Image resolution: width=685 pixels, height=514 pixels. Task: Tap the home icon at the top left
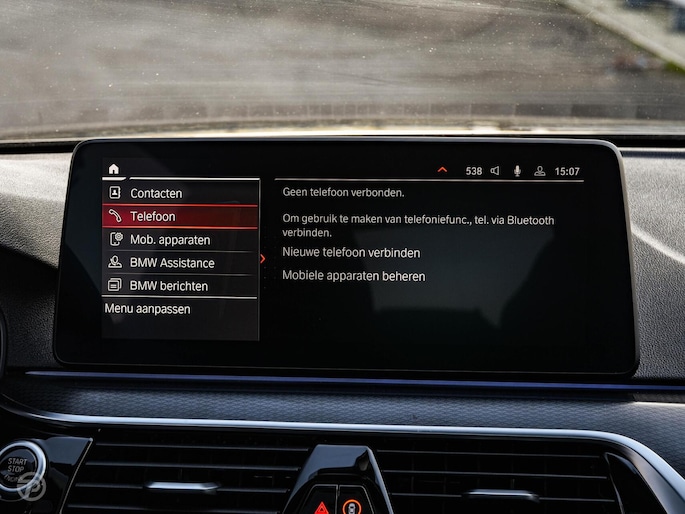pos(114,169)
